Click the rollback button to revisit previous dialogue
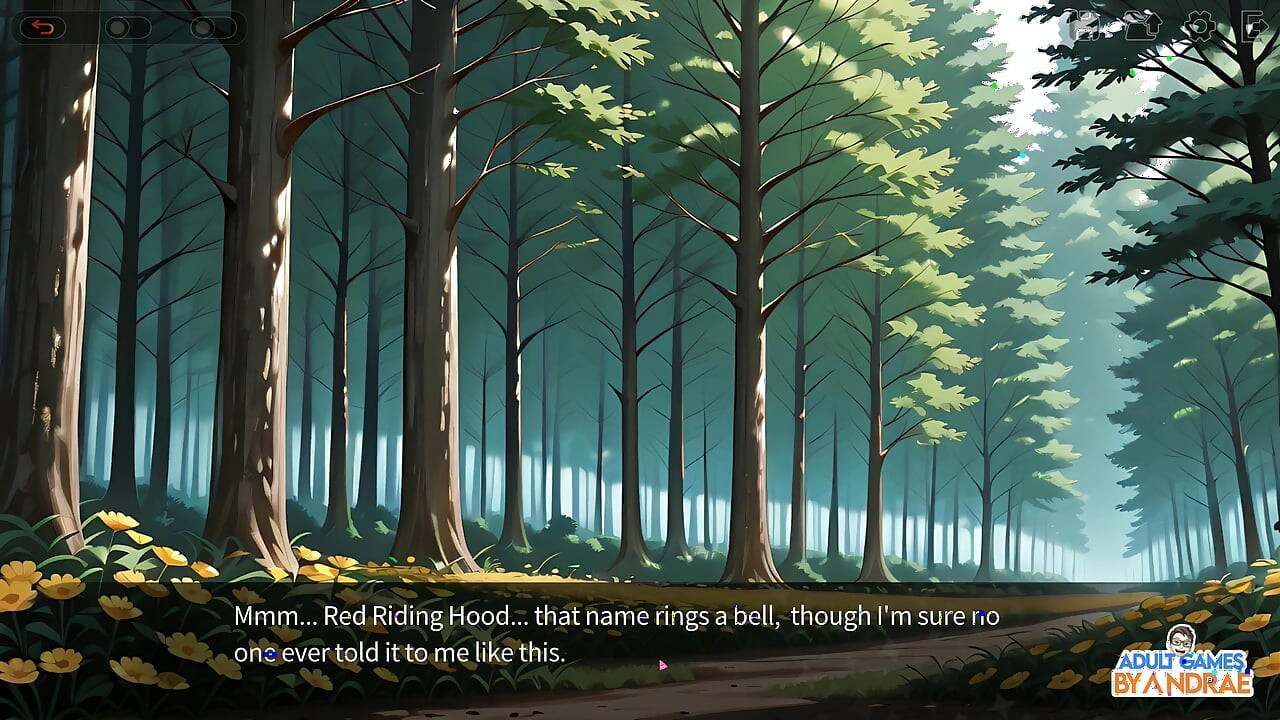Image resolution: width=1280 pixels, height=720 pixels. [x=42, y=26]
